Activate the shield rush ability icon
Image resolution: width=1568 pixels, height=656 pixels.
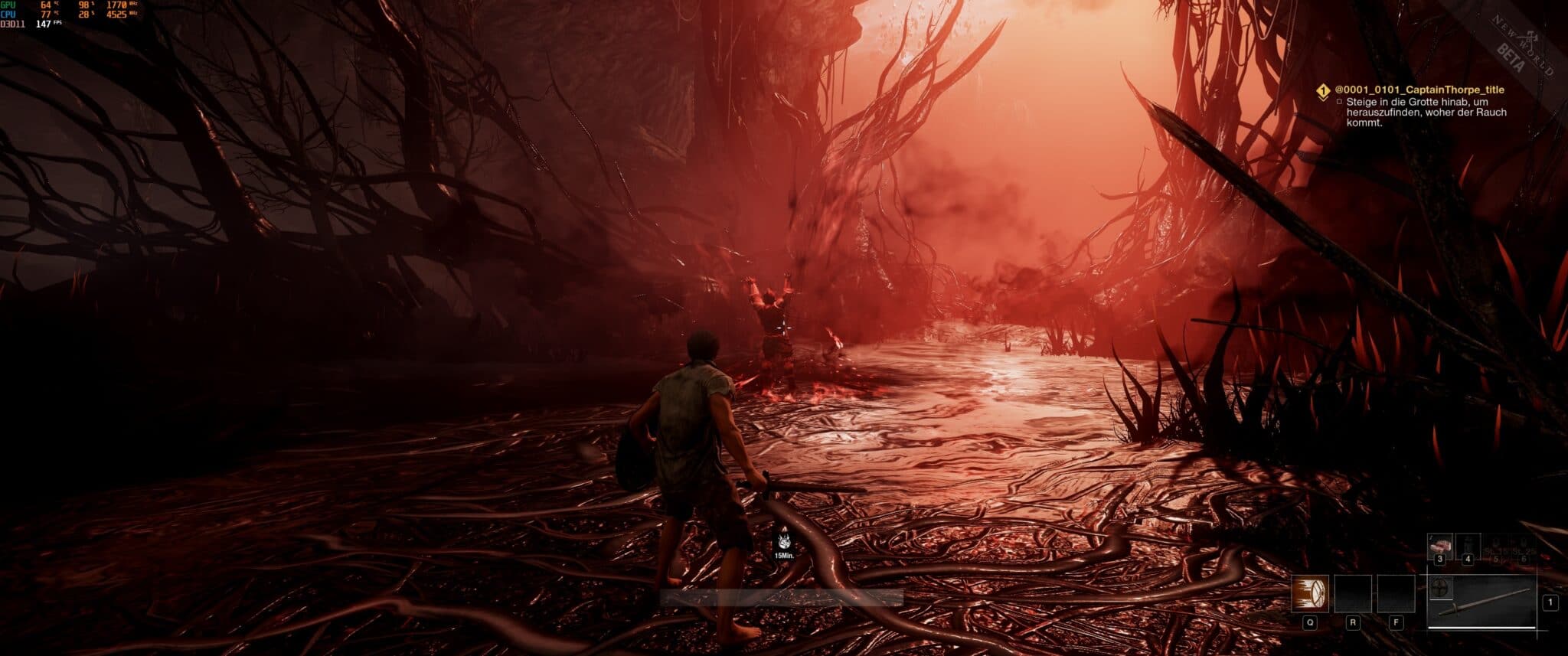tap(1310, 593)
